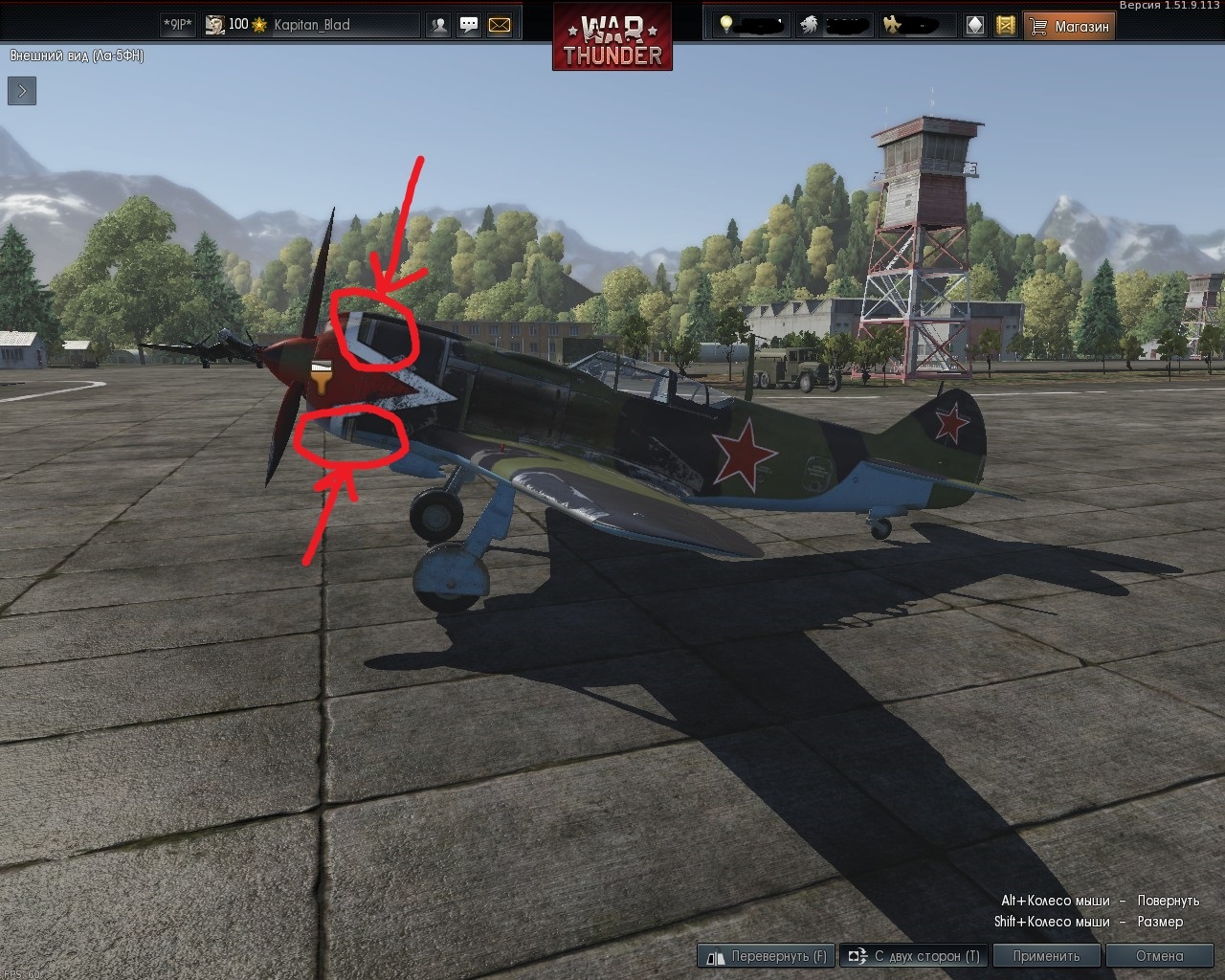
Task: Expand the side panel arrow button
Action: click(x=22, y=91)
